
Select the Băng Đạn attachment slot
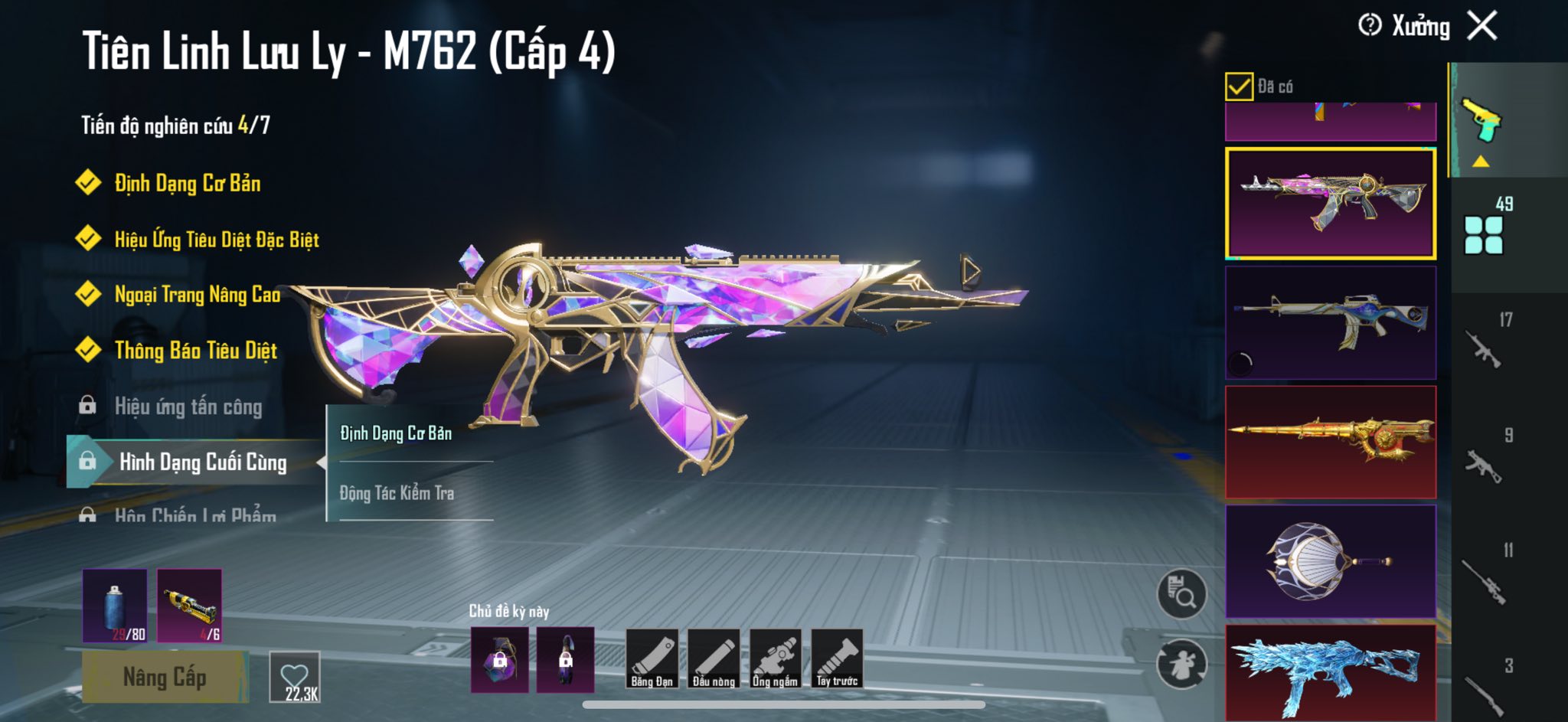coord(652,658)
